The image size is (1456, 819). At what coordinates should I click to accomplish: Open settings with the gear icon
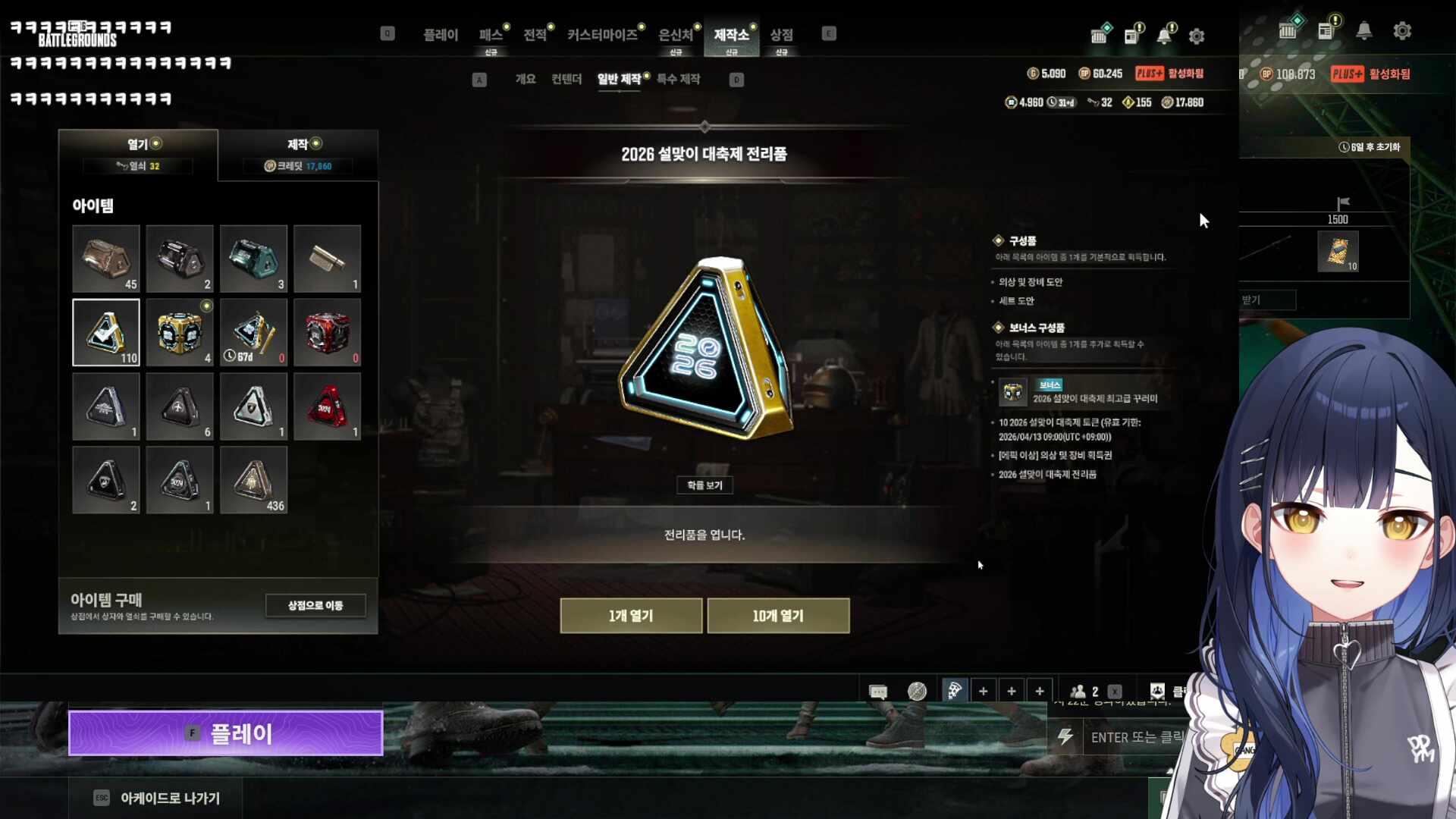(x=1197, y=36)
